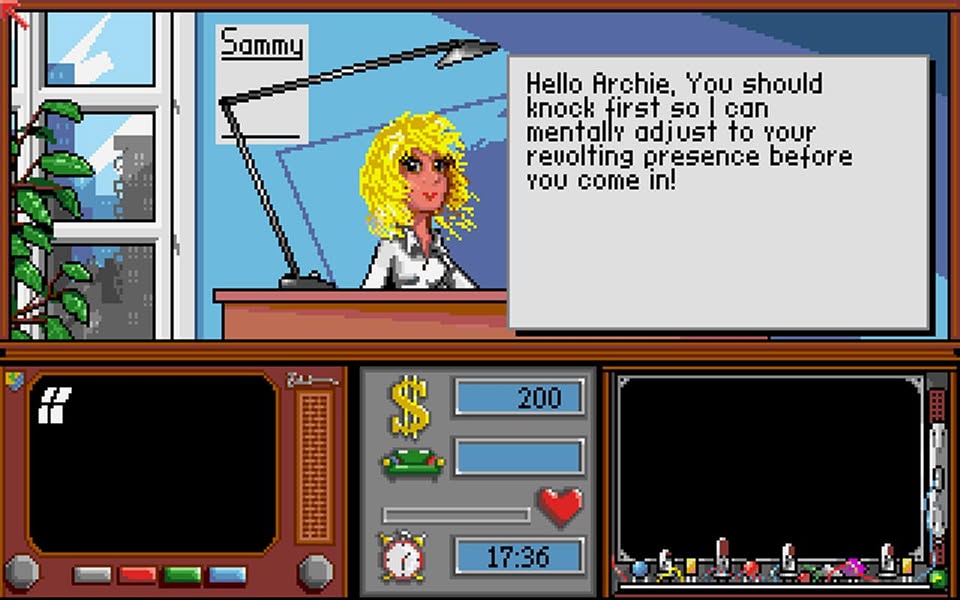Click the alarm clock icon
The image size is (960, 600).
(x=403, y=557)
